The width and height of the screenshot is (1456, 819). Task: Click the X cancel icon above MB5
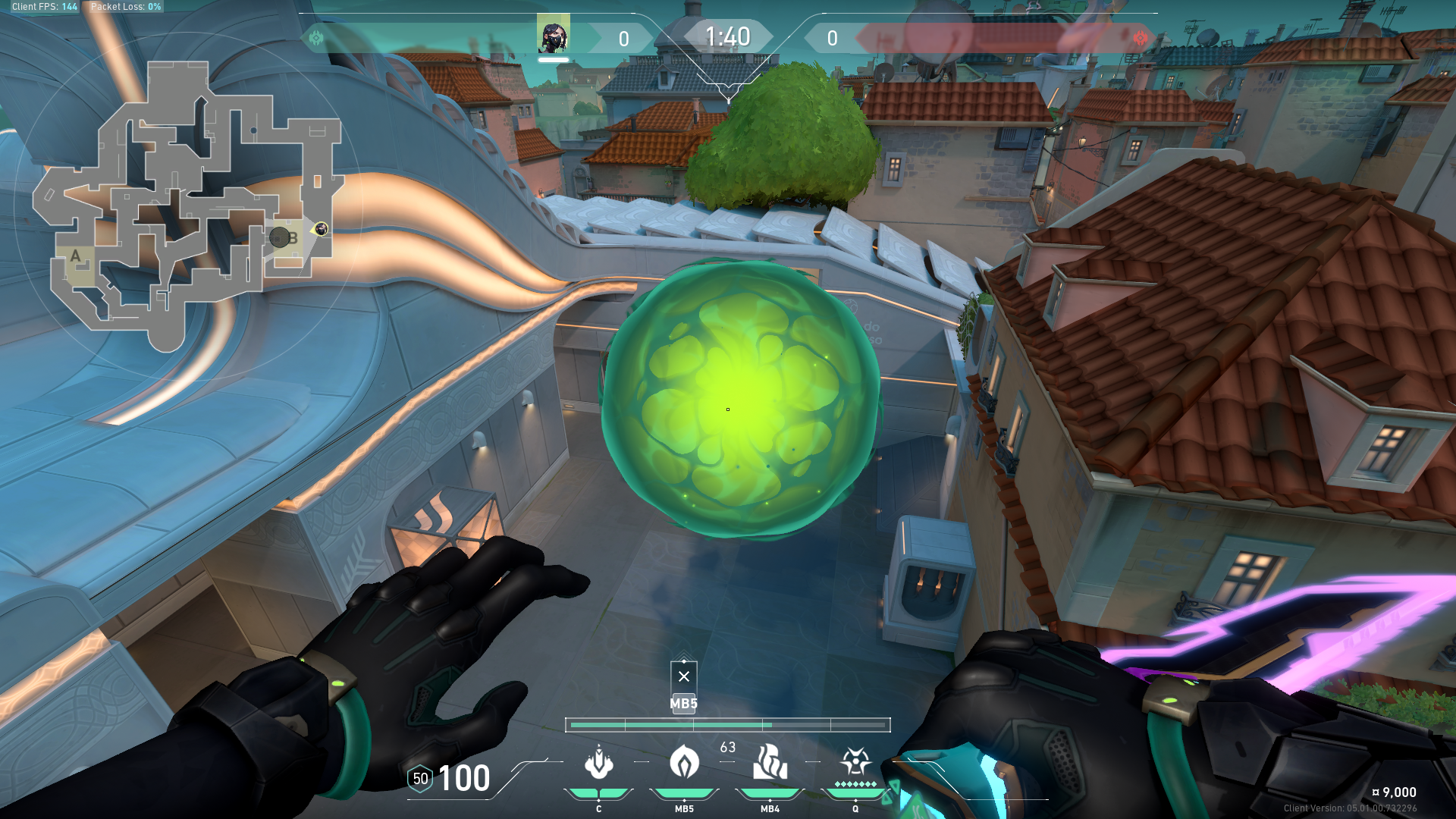pos(684,676)
